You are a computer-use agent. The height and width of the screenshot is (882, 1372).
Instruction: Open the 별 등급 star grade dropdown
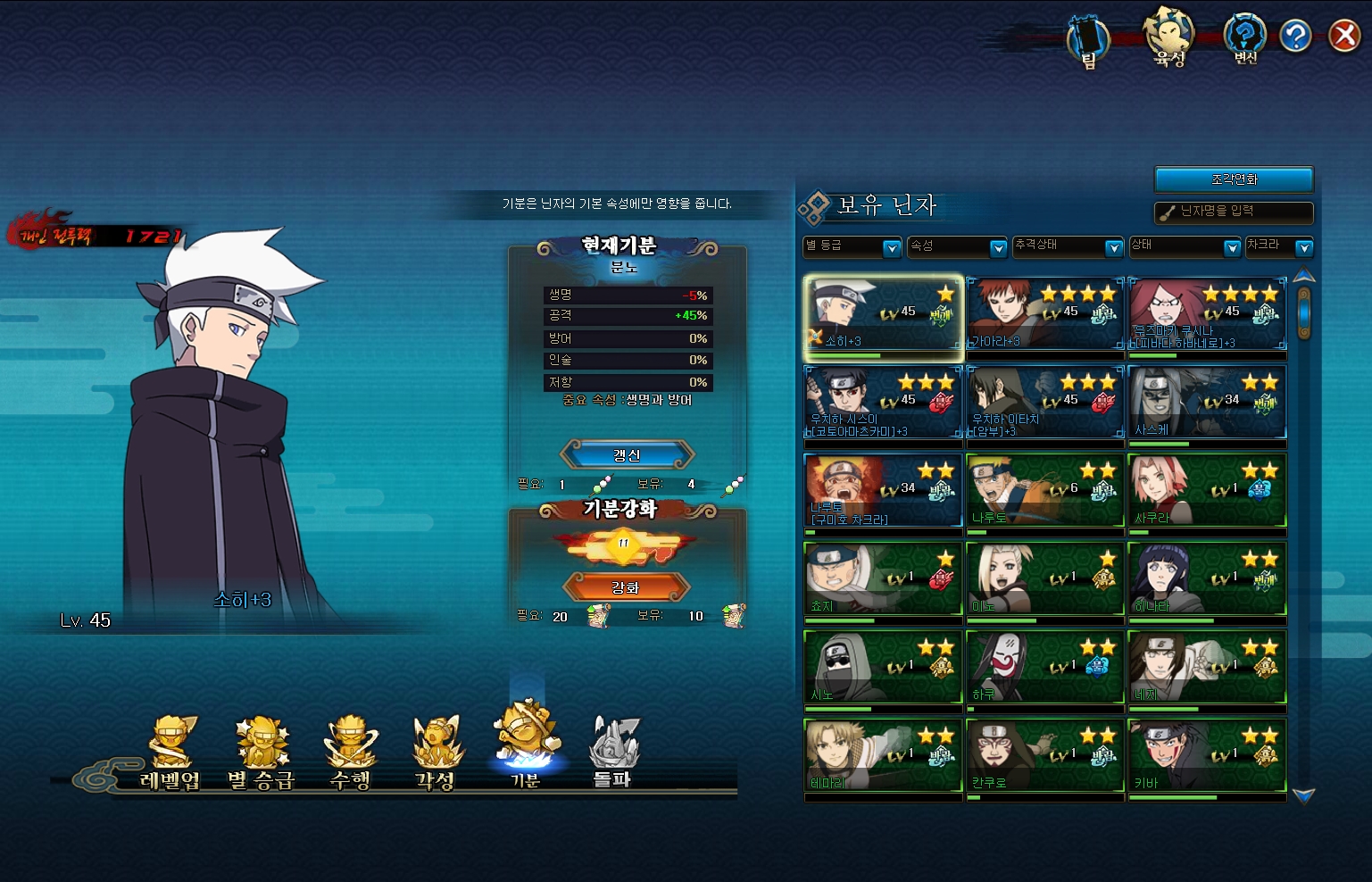[x=852, y=247]
